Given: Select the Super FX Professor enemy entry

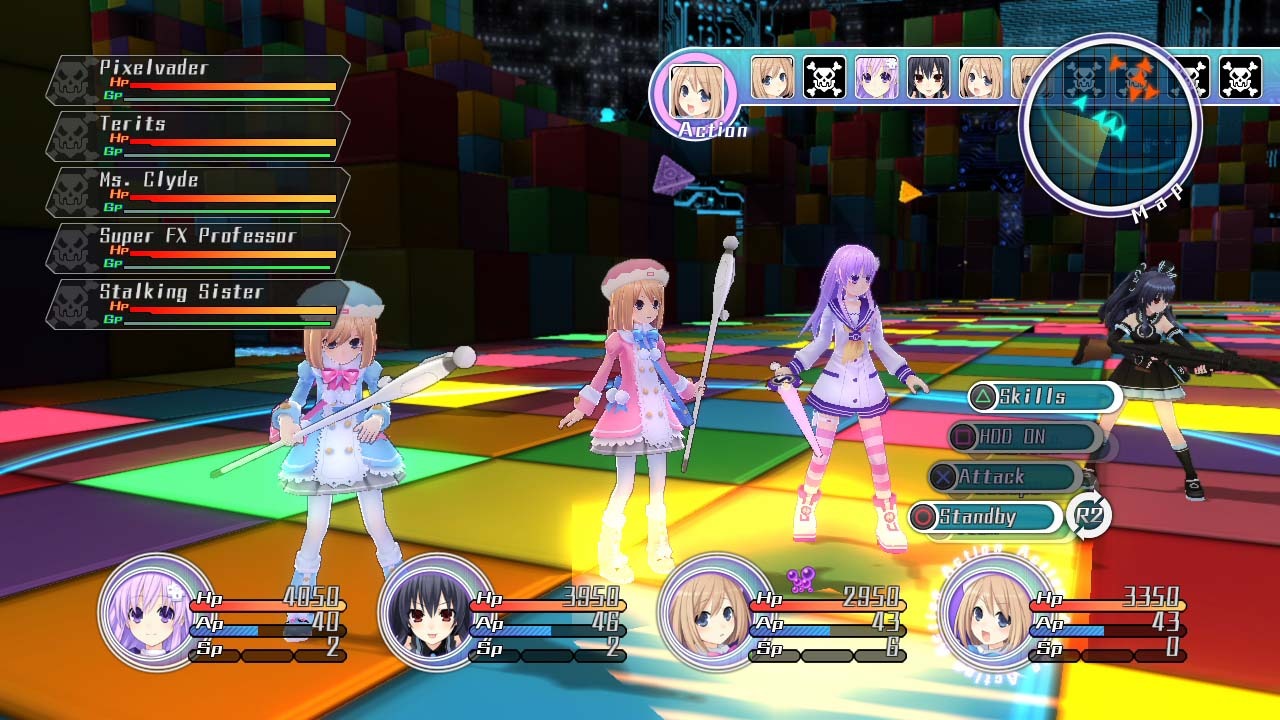Looking at the screenshot, I should click(198, 249).
